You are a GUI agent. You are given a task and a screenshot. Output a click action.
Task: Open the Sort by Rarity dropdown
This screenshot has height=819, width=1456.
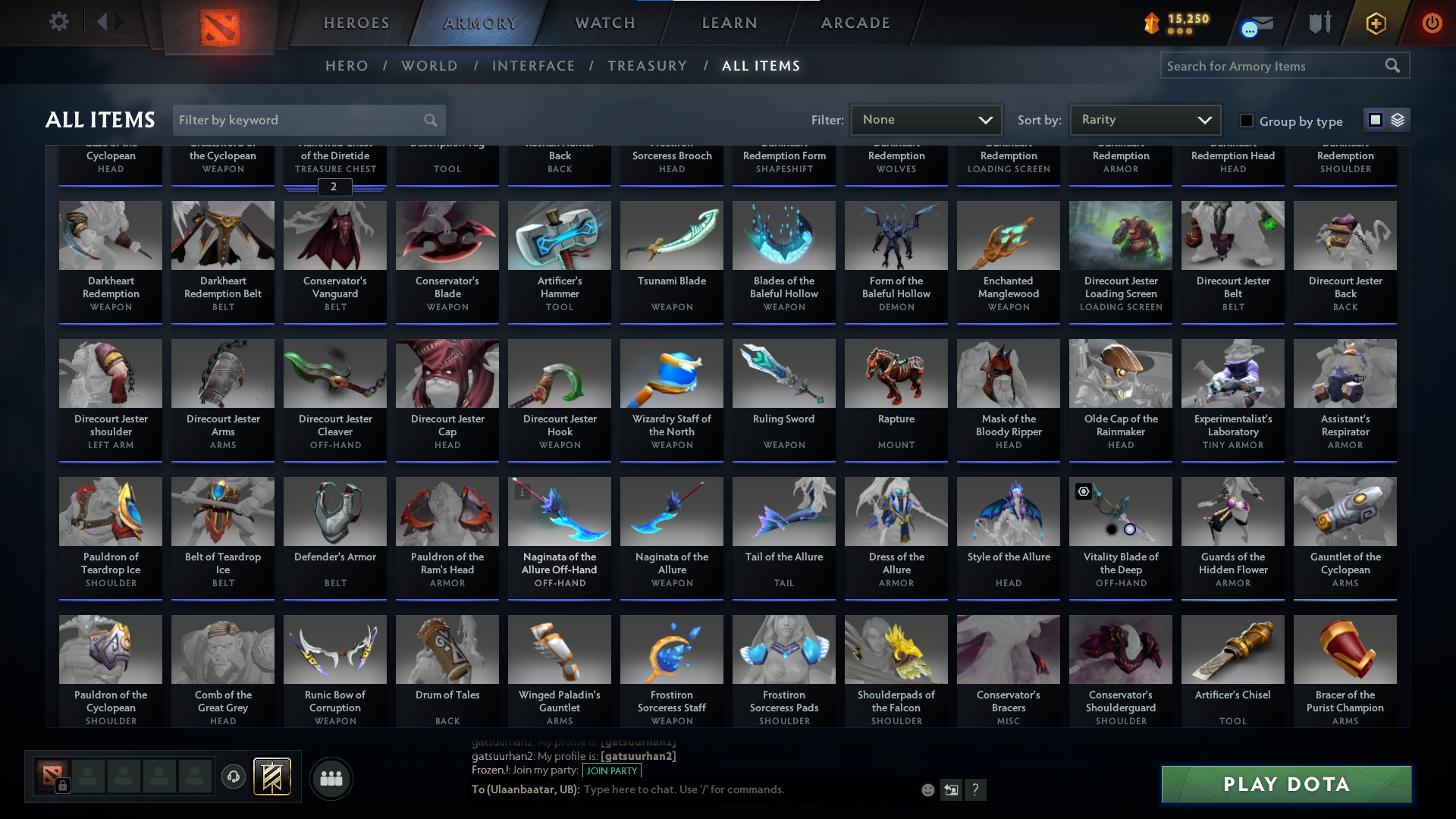tap(1144, 119)
